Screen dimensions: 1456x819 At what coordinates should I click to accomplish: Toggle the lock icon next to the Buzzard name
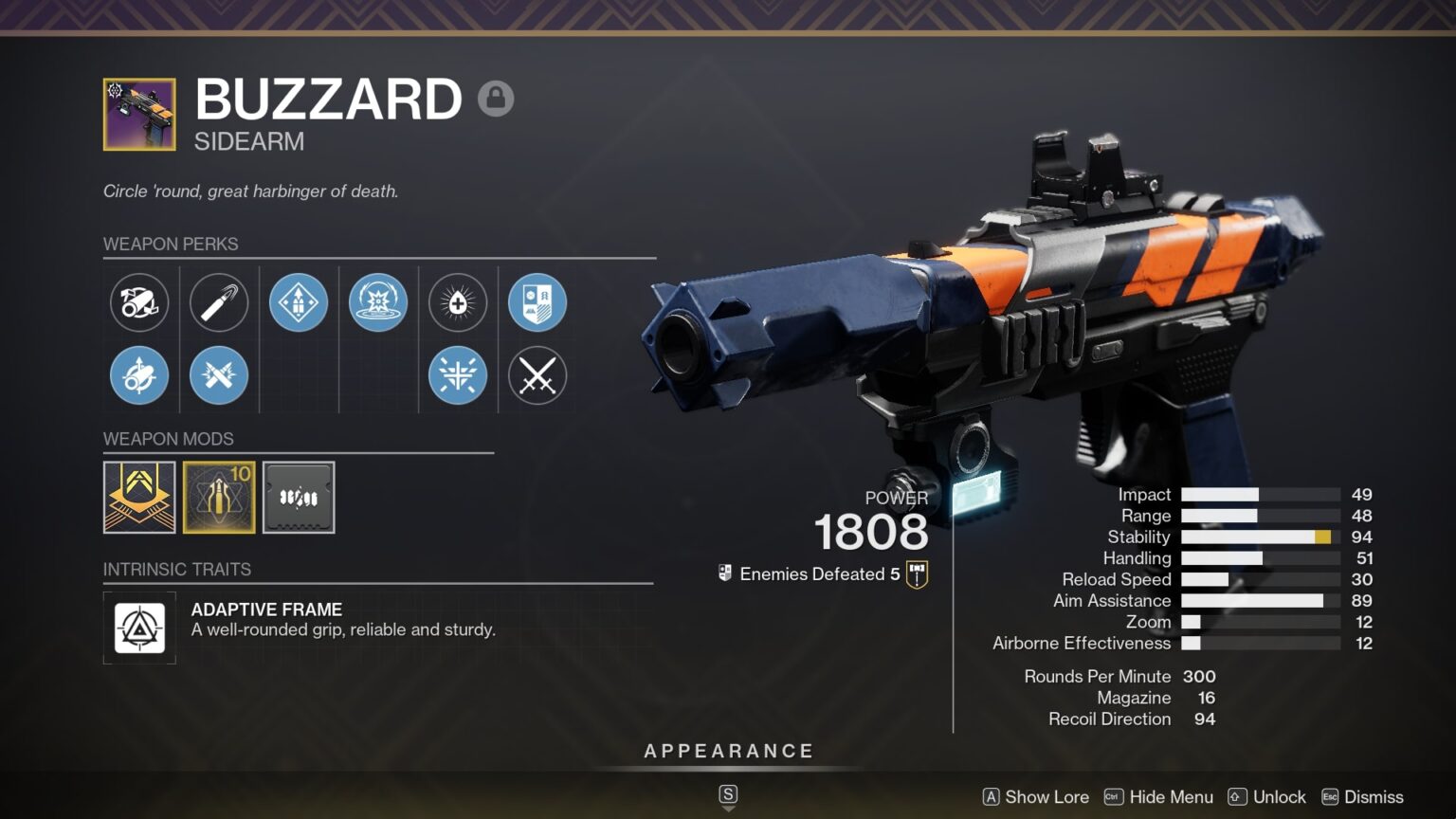[x=497, y=99]
